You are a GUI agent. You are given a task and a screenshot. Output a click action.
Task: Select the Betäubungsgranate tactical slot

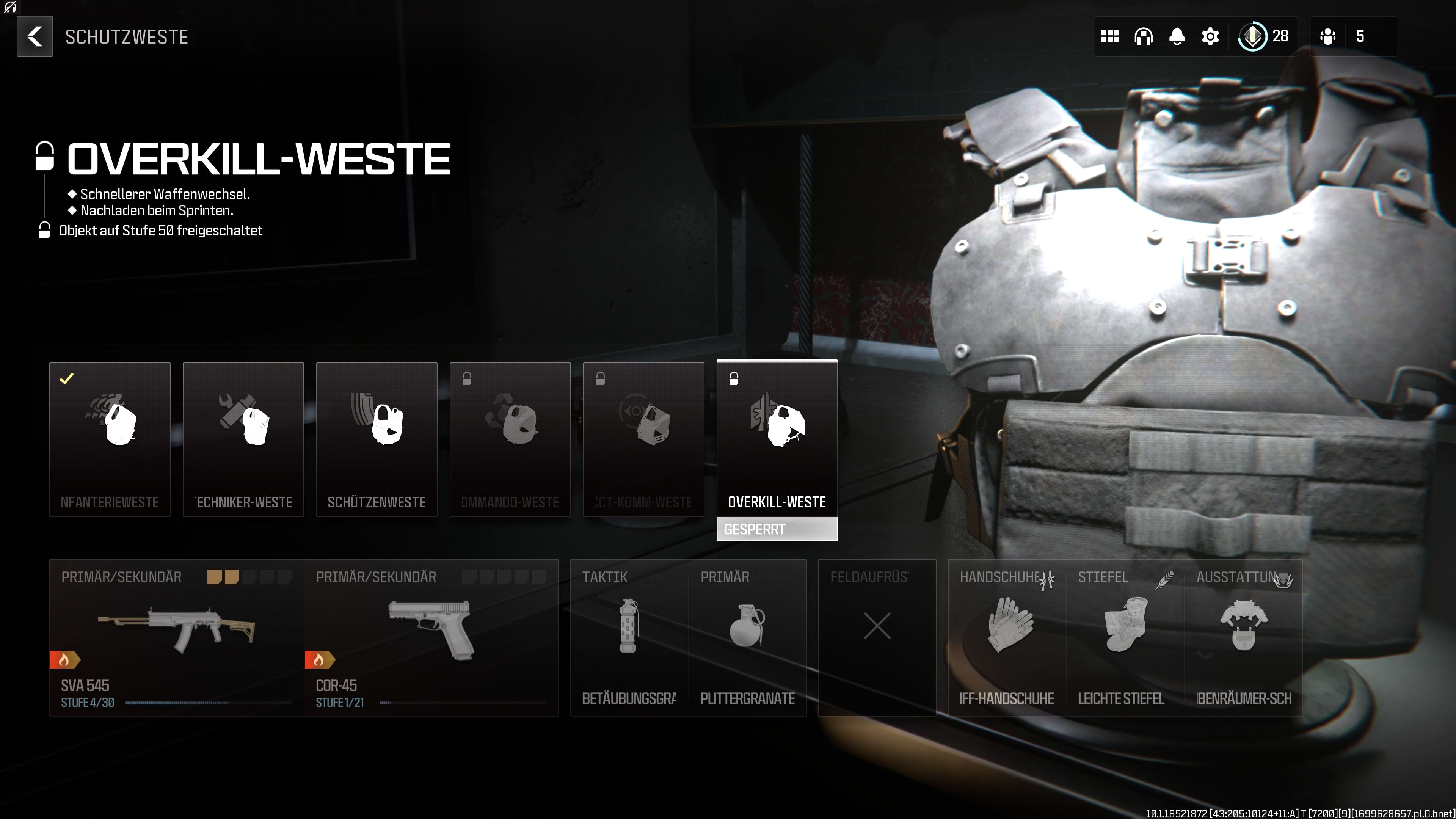[629, 637]
